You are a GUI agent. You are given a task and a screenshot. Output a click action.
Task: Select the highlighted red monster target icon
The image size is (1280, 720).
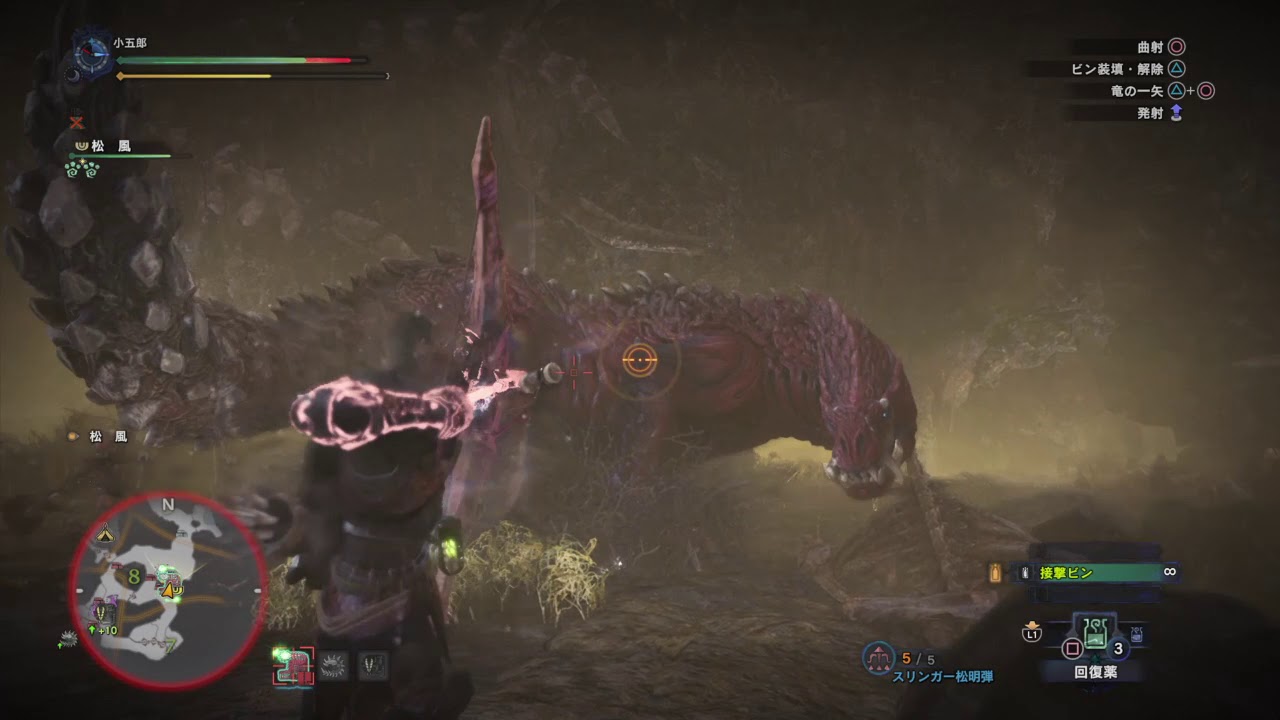click(x=294, y=665)
